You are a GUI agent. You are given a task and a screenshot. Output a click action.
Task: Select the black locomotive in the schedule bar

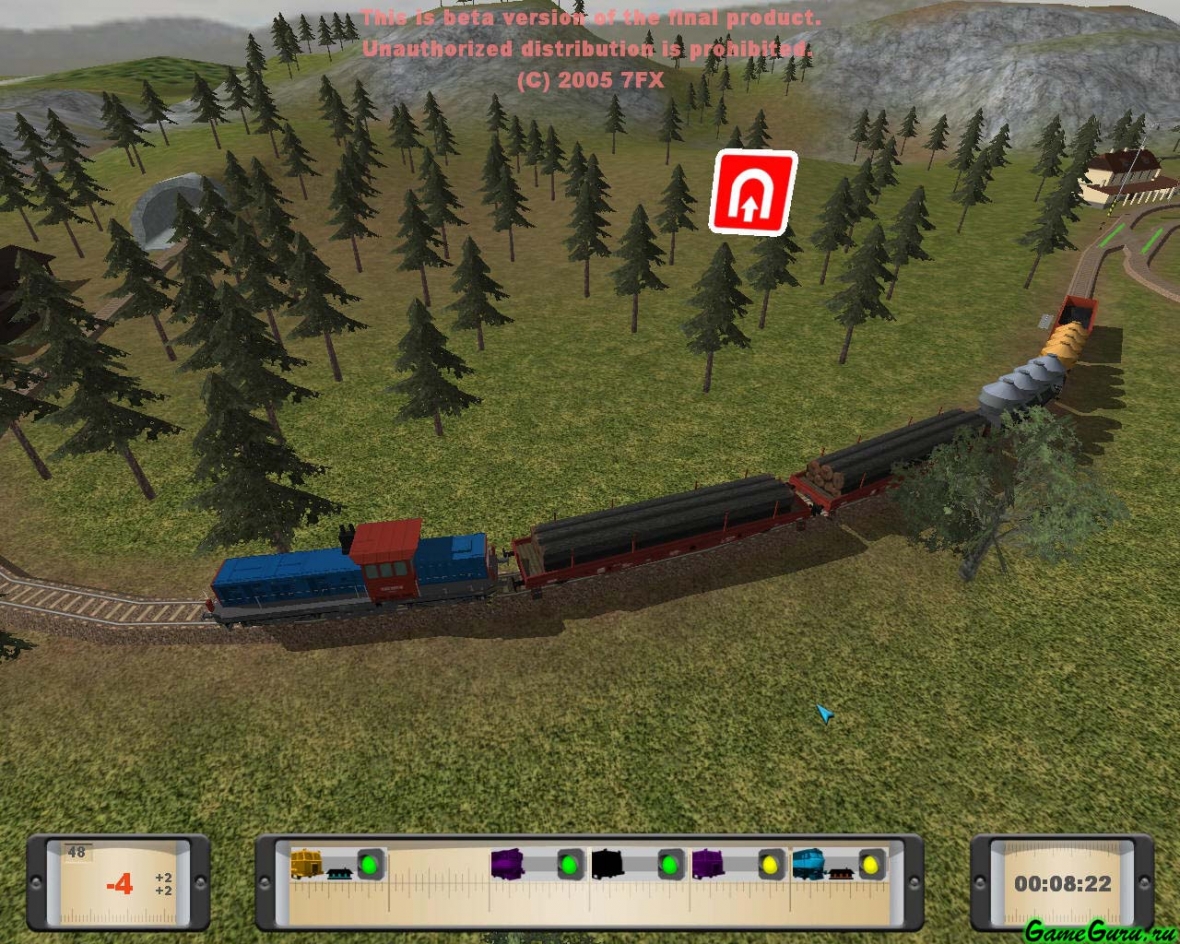pyautogui.click(x=607, y=863)
